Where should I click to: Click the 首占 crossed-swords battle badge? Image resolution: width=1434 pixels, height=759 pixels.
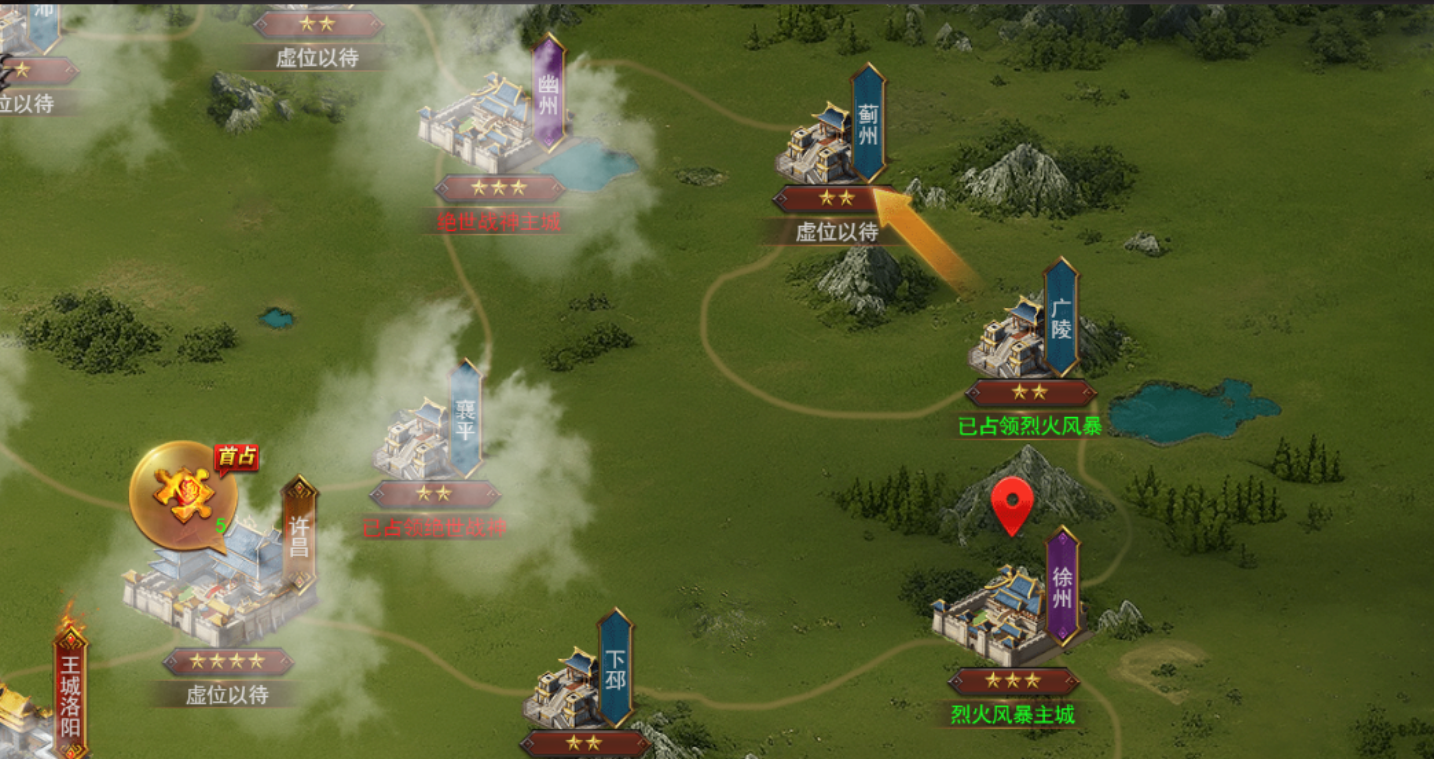(x=185, y=495)
